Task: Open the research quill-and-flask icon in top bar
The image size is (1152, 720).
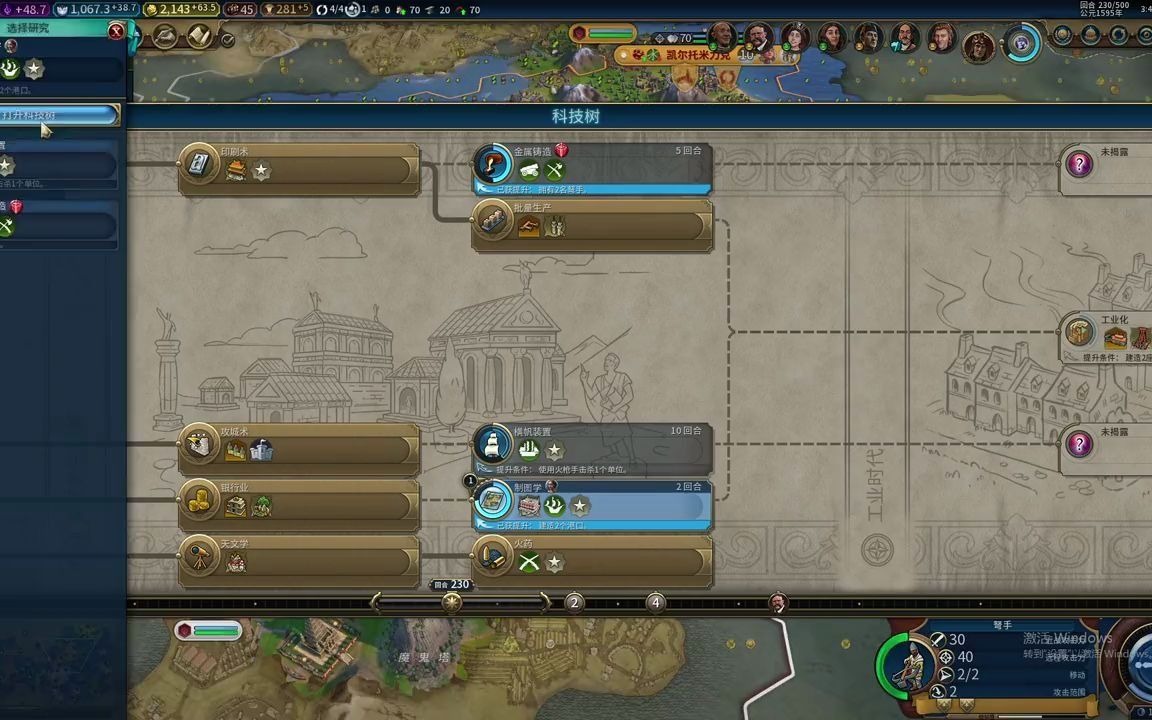Action: [x=165, y=38]
